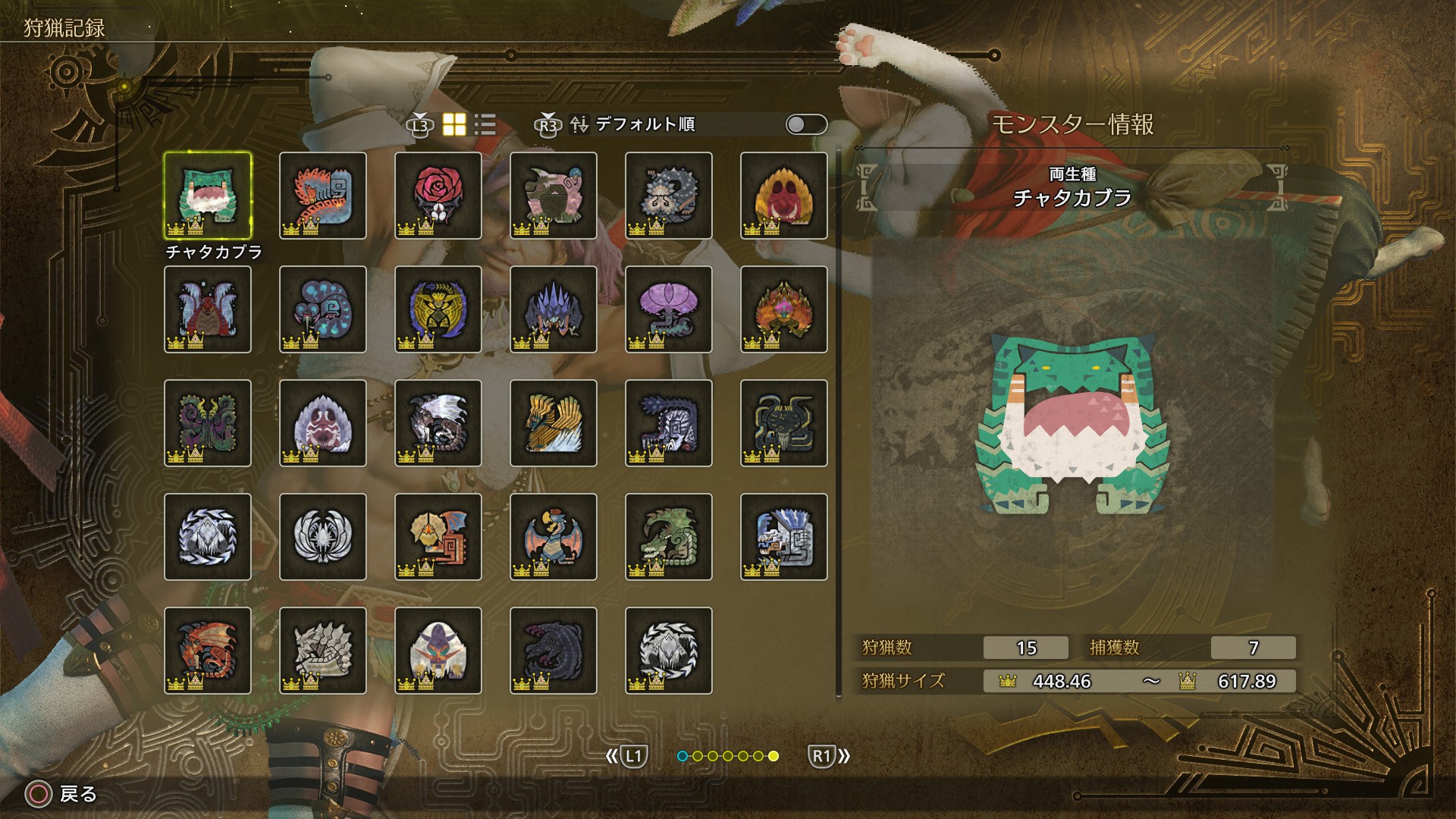
Task: Flip the toggle switch beside sort order
Action: [x=806, y=124]
